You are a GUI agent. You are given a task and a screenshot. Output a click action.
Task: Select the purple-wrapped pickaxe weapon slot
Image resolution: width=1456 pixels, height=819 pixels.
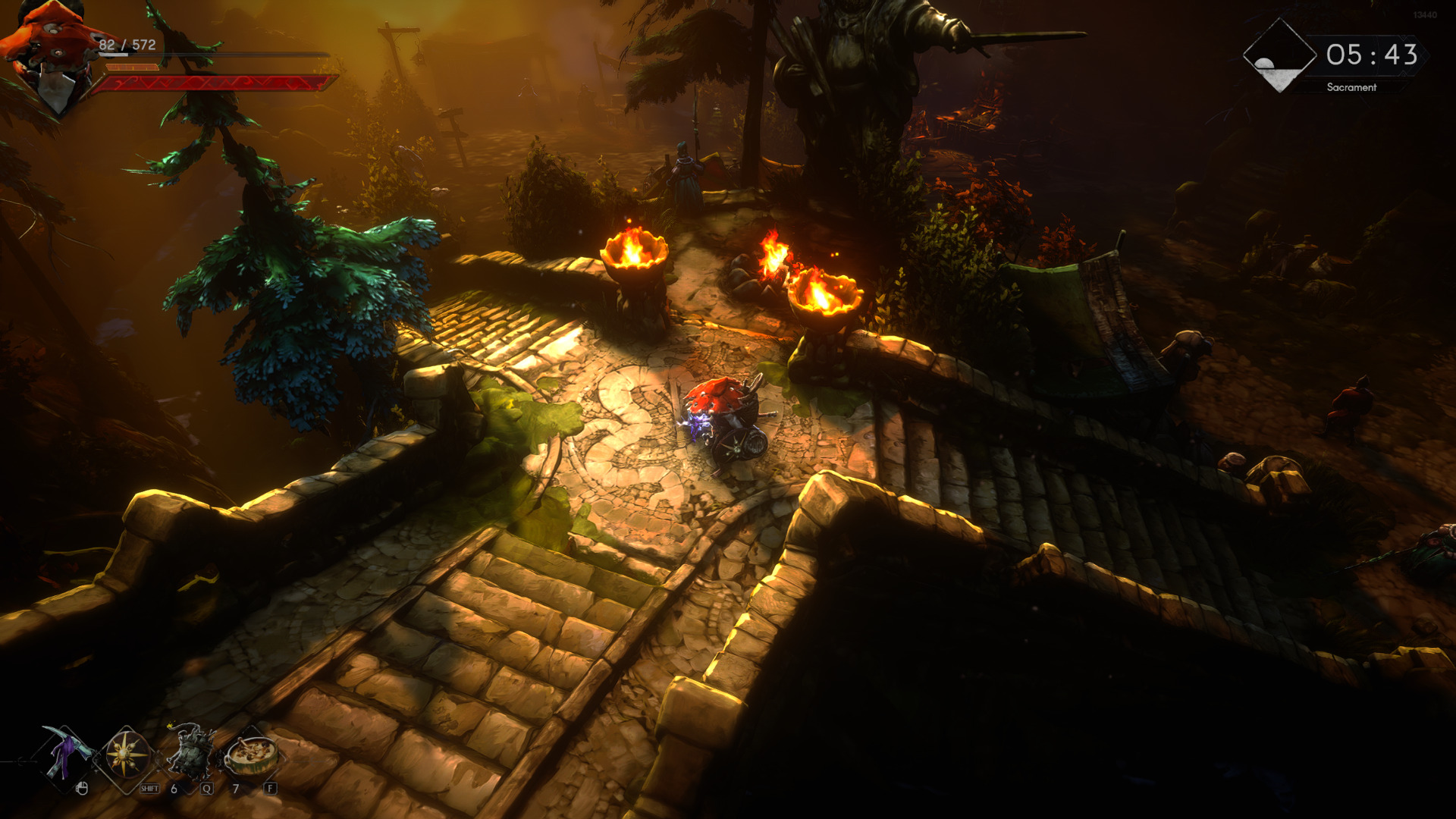tap(65, 756)
